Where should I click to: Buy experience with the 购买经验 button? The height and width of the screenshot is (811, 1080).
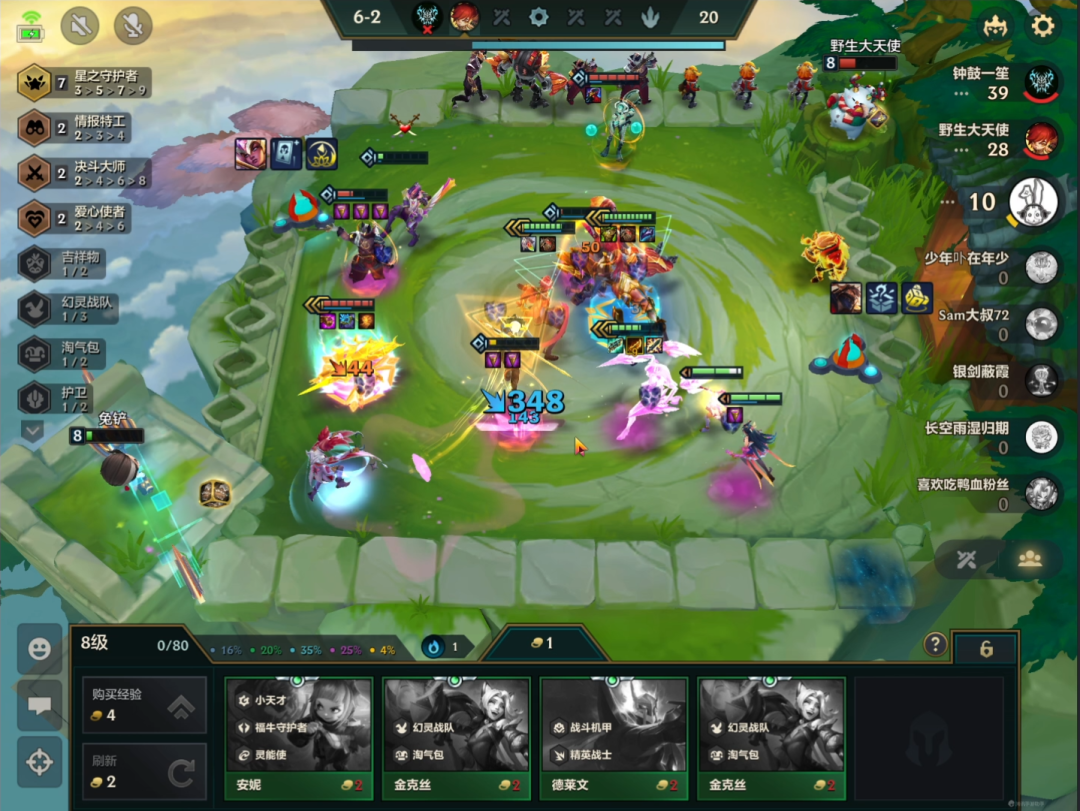[144, 705]
